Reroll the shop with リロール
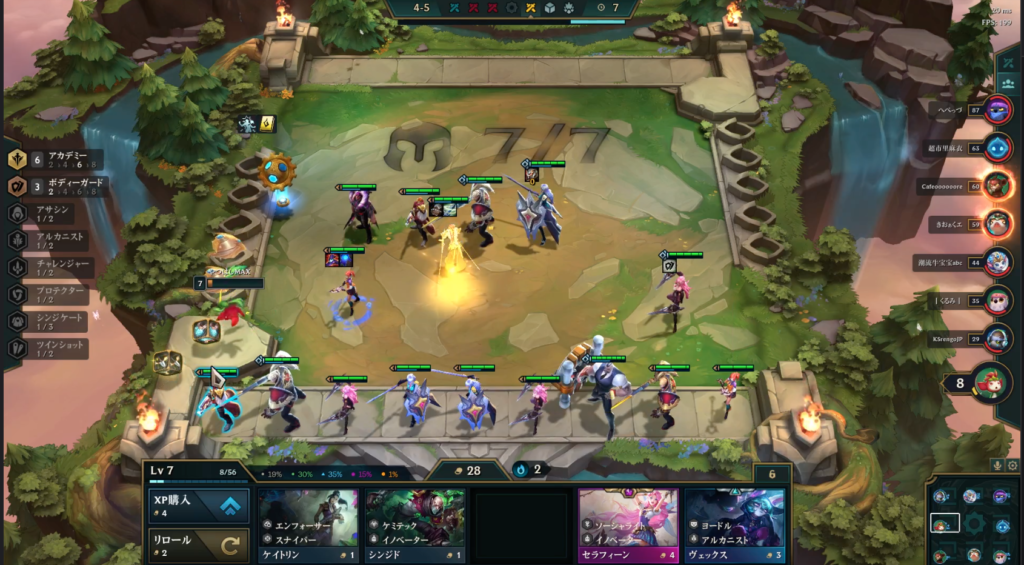This screenshot has height=565, width=1024. click(x=197, y=546)
